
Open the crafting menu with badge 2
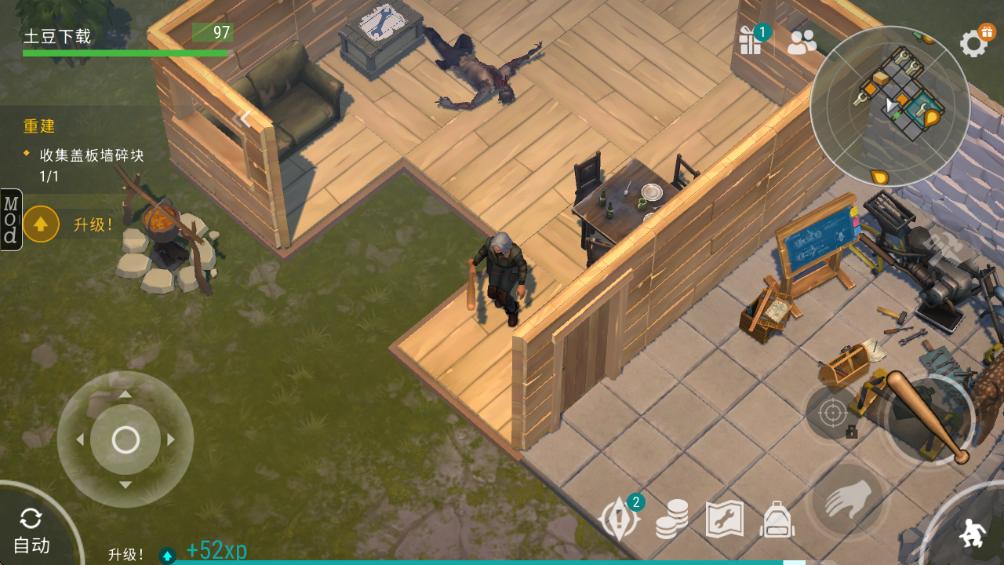click(618, 518)
